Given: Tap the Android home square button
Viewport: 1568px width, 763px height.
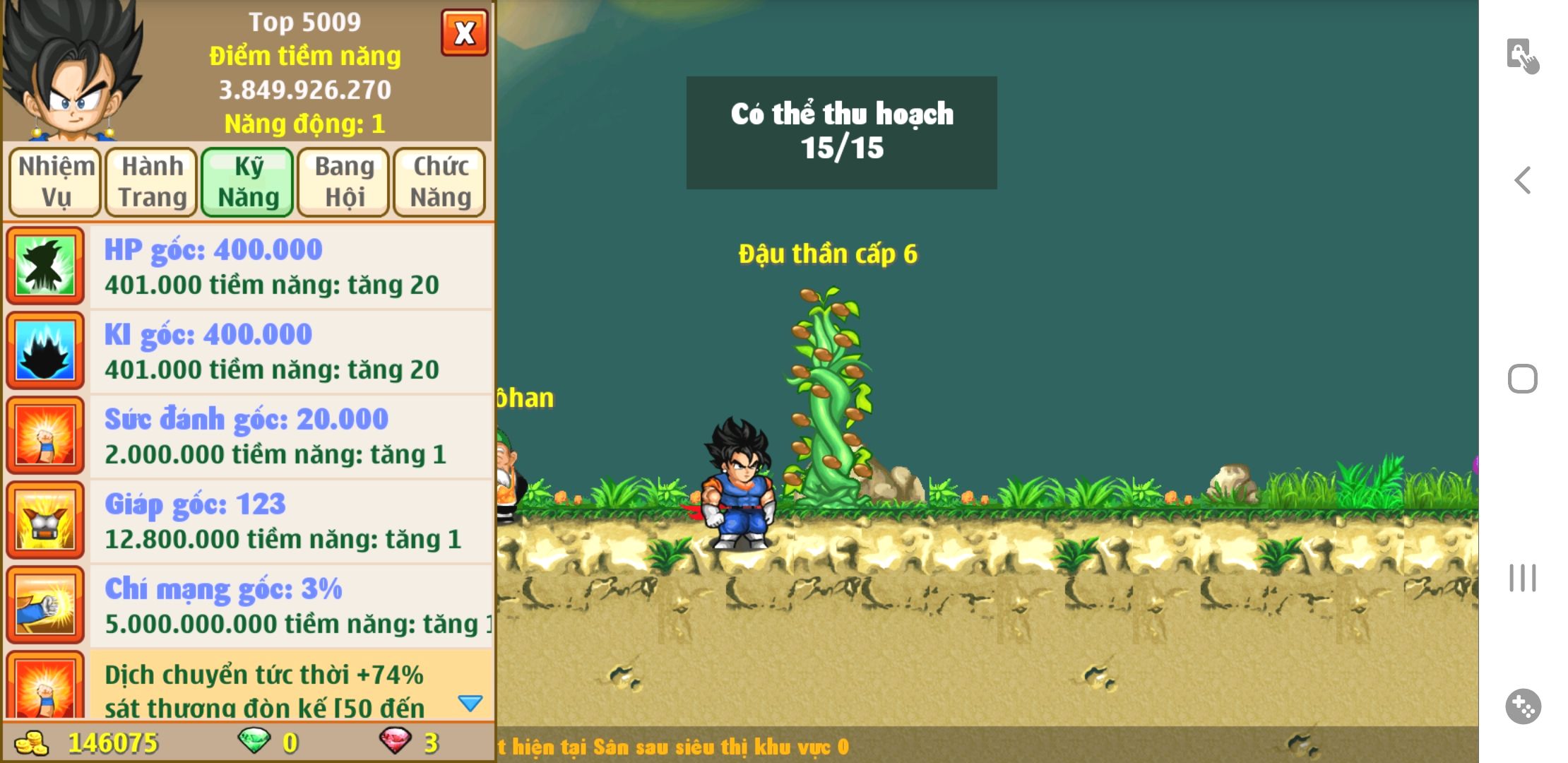Looking at the screenshot, I should [1523, 379].
